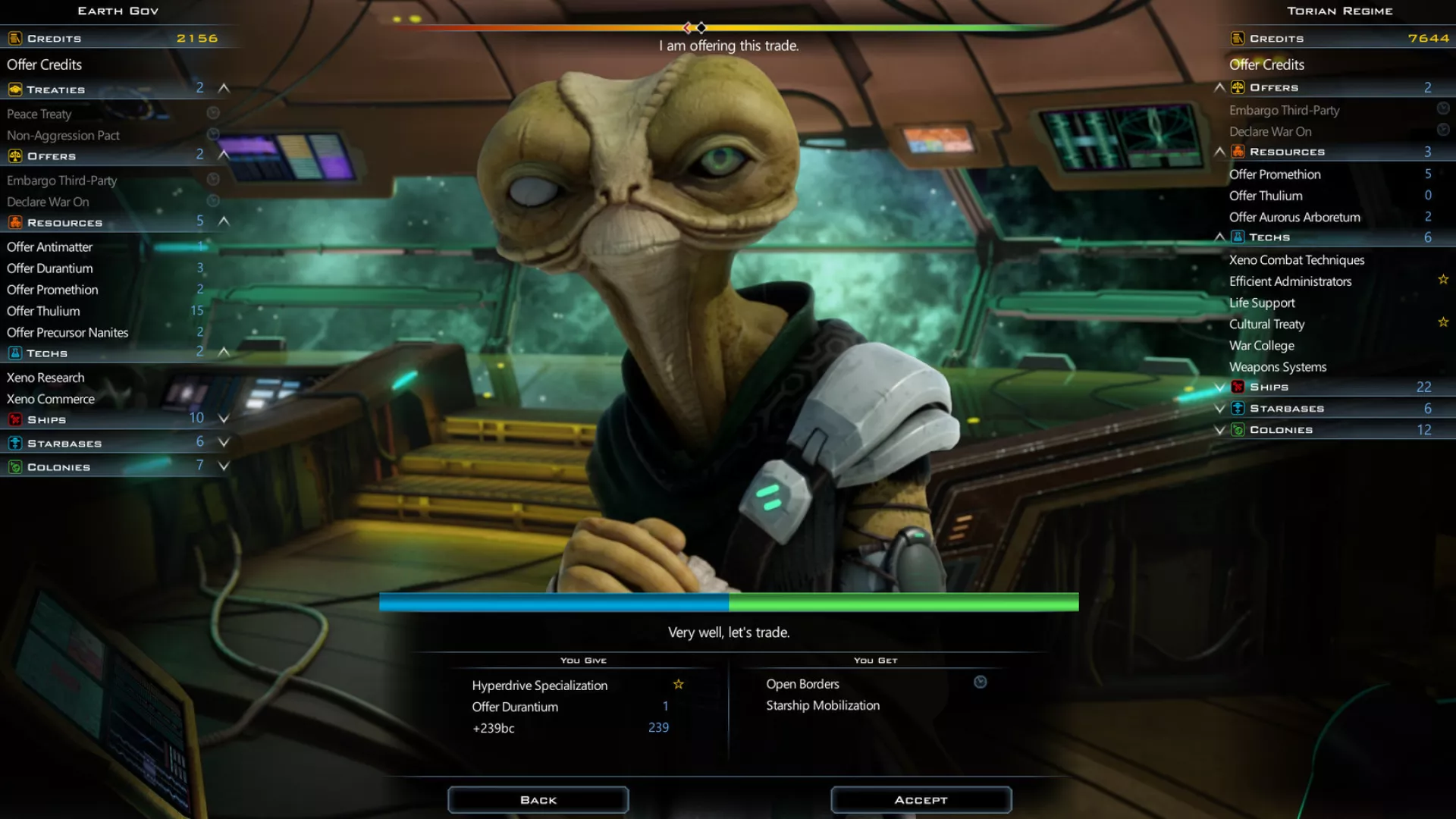Ask for Efficient Administrators tech
The image size is (1456, 819).
click(x=1290, y=281)
